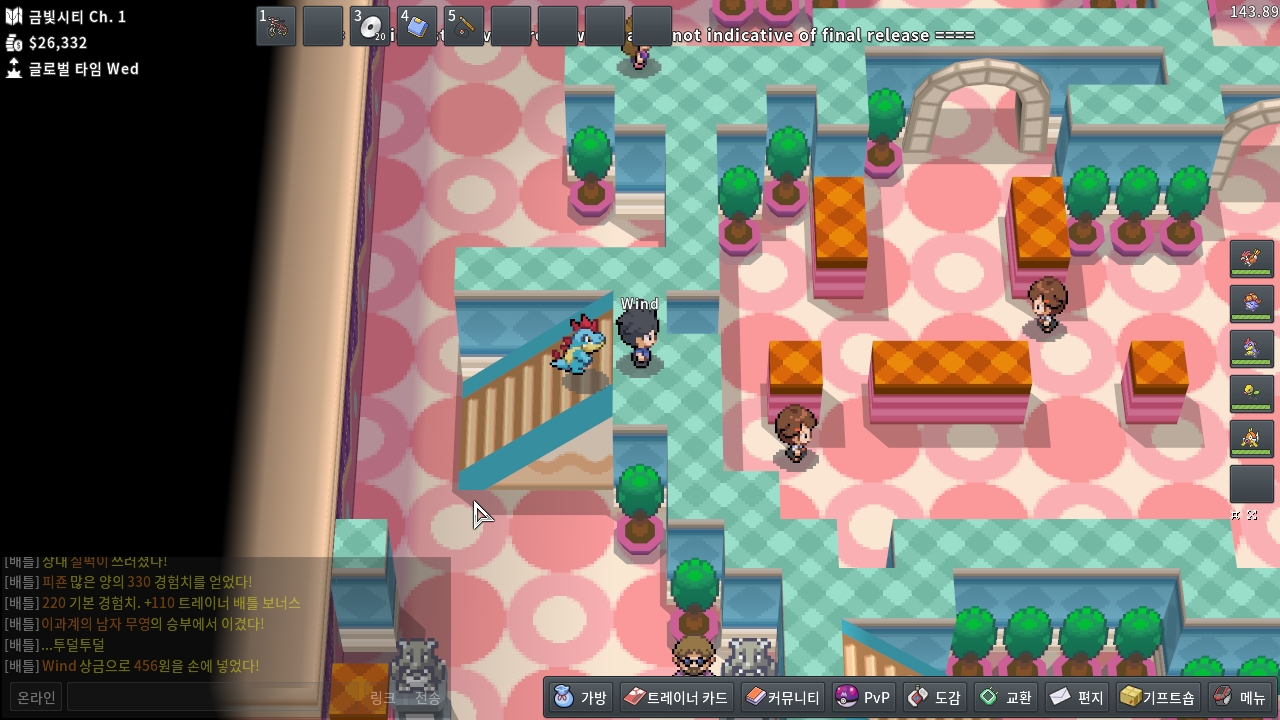Open the 커뮤니티 community menu
The height and width of the screenshot is (720, 1280).
pos(782,697)
